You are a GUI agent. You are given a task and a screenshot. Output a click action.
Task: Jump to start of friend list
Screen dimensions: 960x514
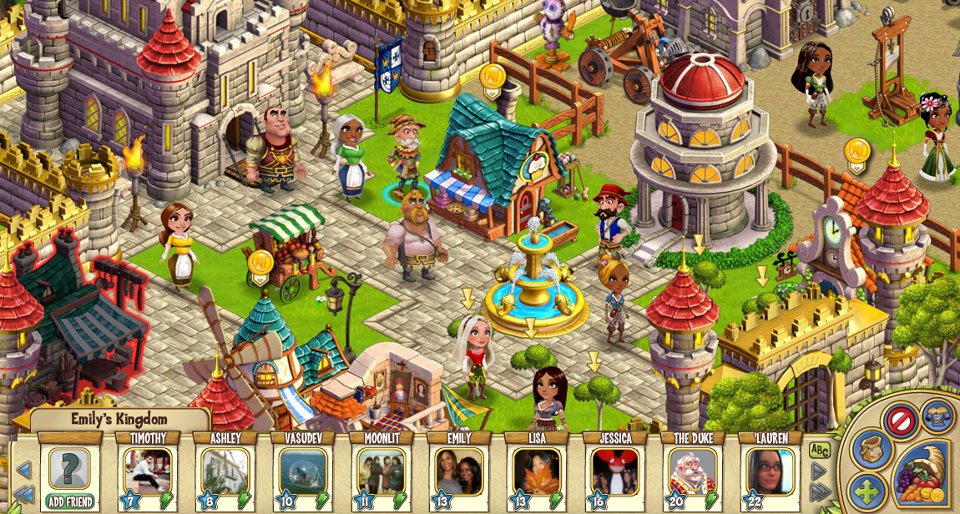25,494
